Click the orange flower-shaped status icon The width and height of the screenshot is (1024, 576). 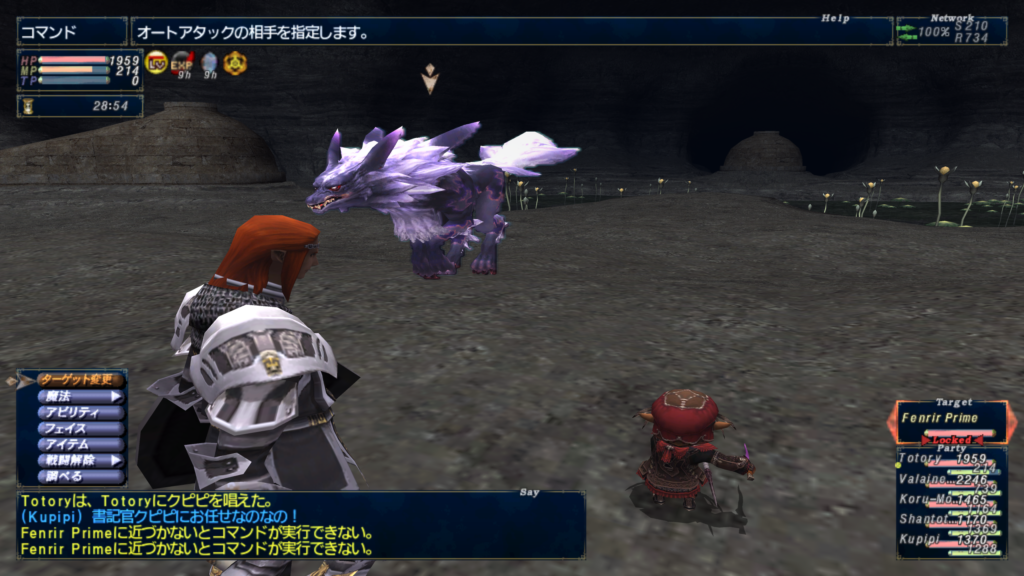click(x=235, y=63)
